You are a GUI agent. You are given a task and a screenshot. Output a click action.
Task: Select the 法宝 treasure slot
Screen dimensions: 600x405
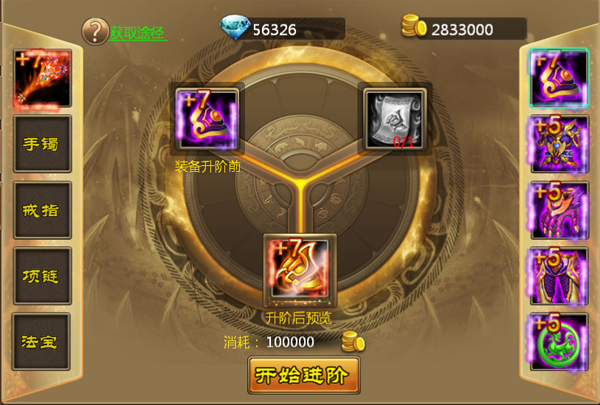(x=41, y=341)
